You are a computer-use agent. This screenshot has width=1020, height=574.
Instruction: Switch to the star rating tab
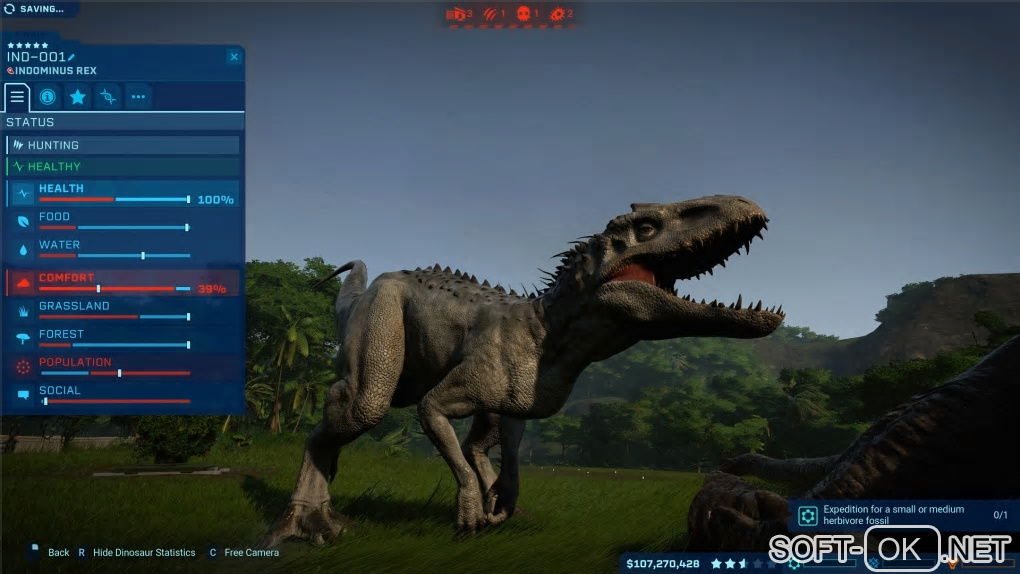click(77, 97)
